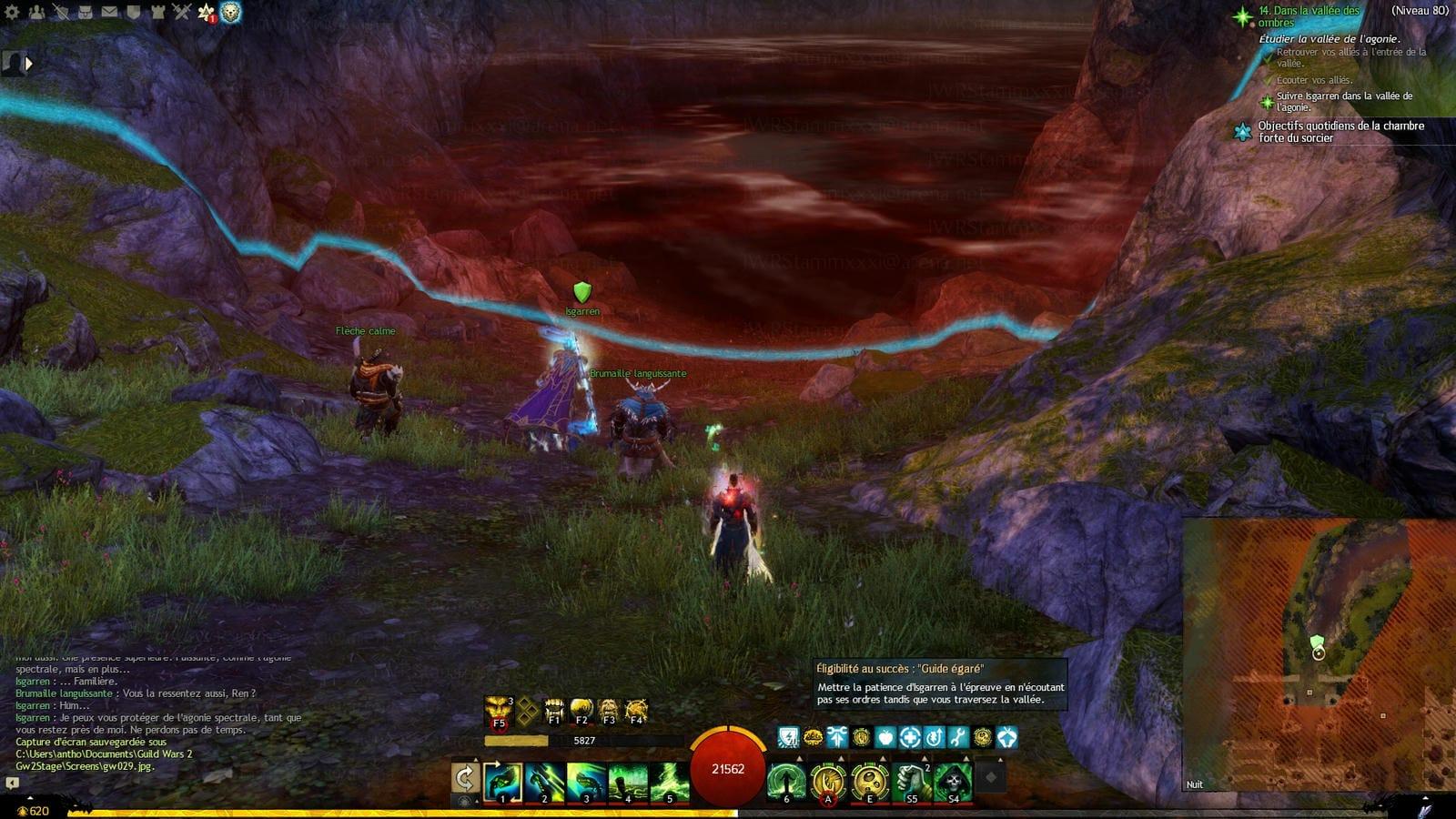Use healing skill 6

(785, 781)
